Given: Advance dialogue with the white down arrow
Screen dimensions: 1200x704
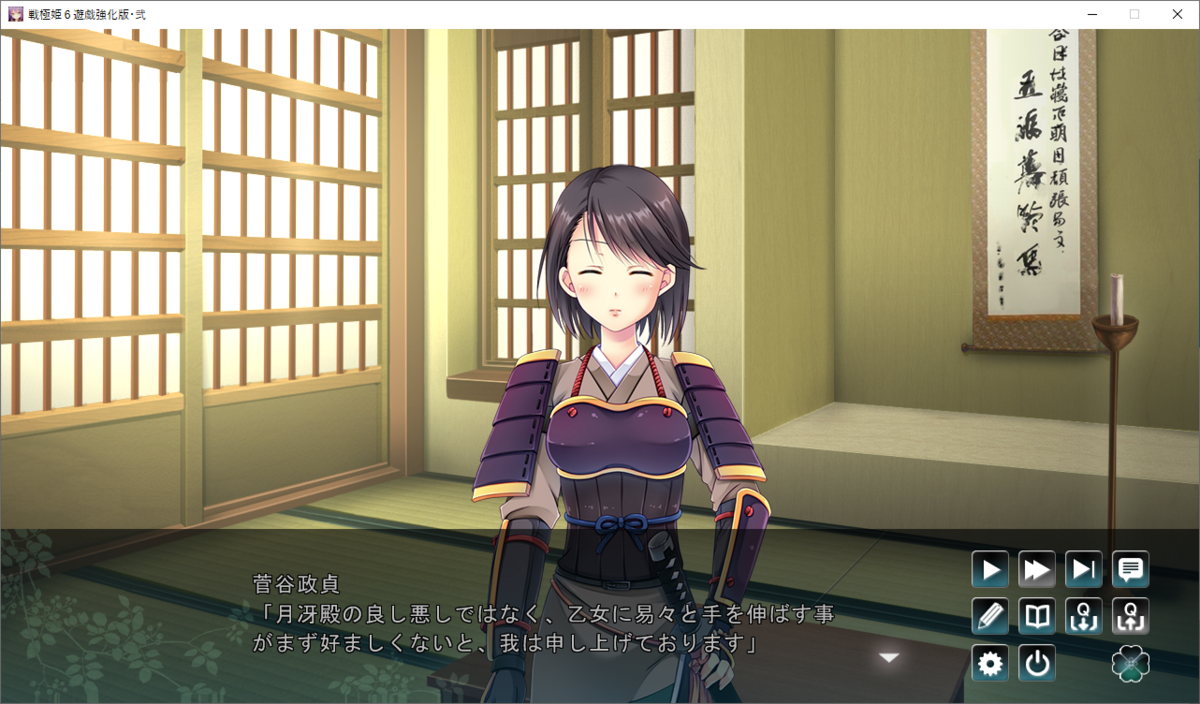Looking at the screenshot, I should (x=889, y=657).
